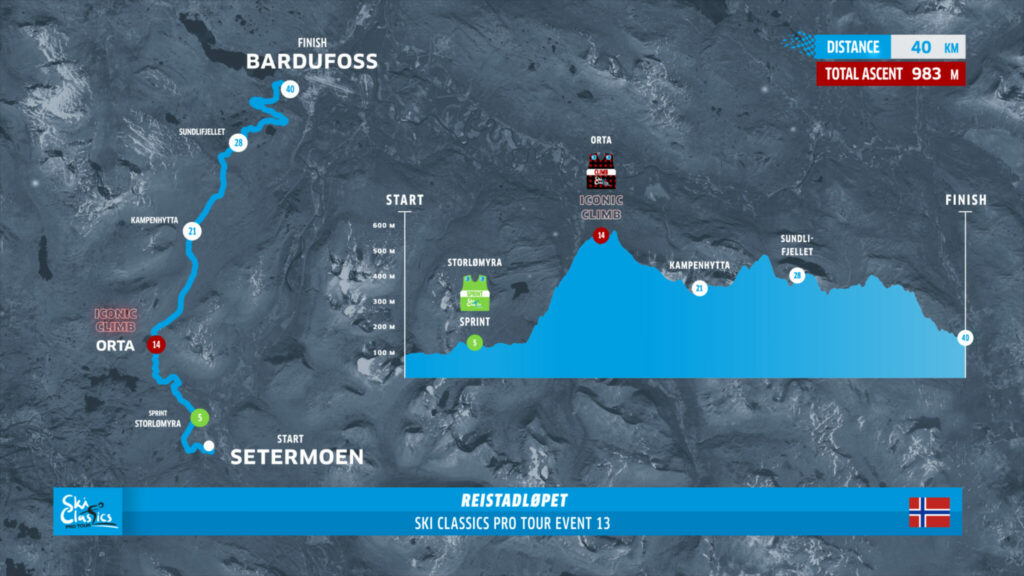1024x576 pixels.
Task: Select the Orta iconic climb bib icon
Action: pyautogui.click(x=601, y=172)
